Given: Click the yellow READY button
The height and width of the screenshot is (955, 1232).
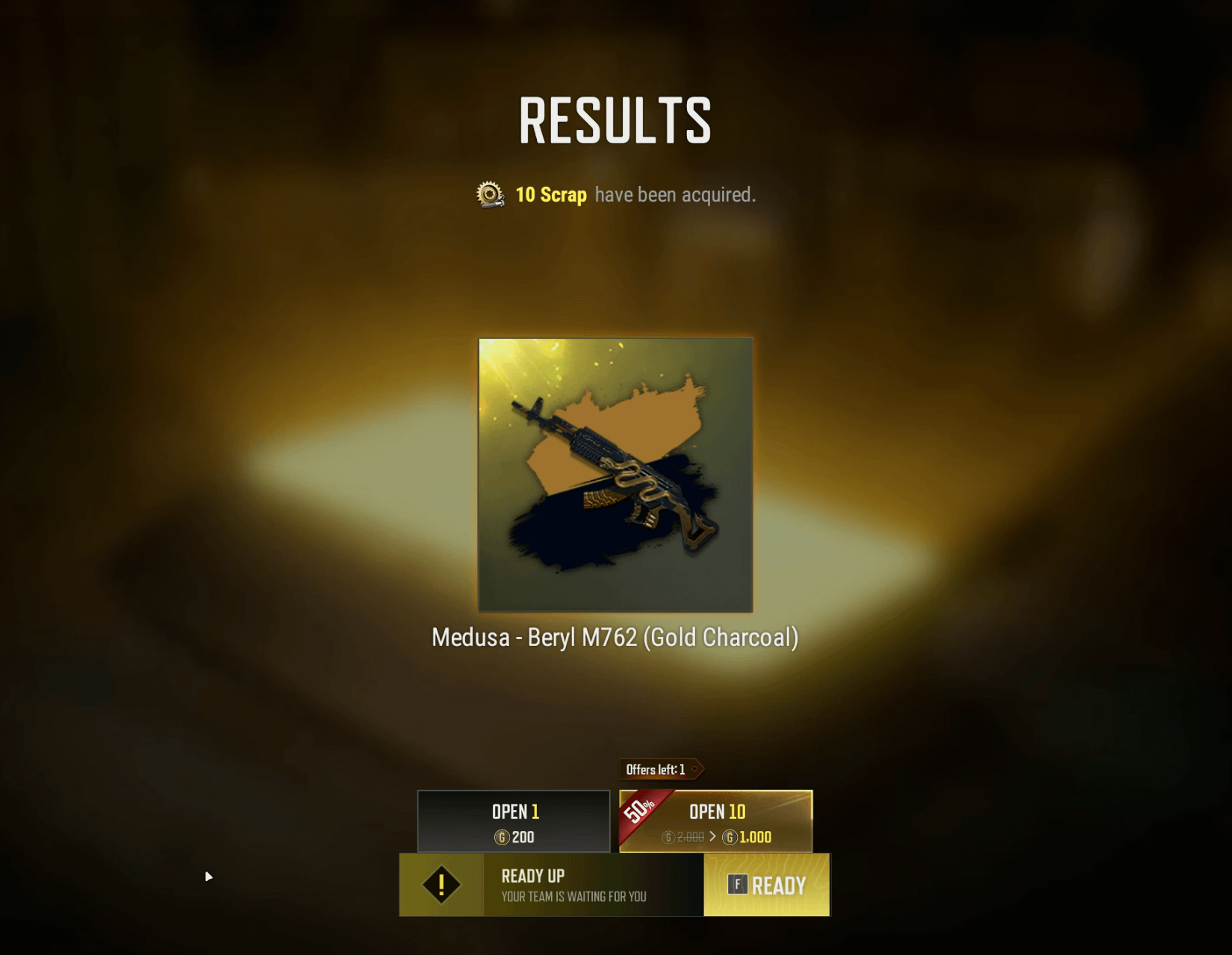Looking at the screenshot, I should point(767,885).
